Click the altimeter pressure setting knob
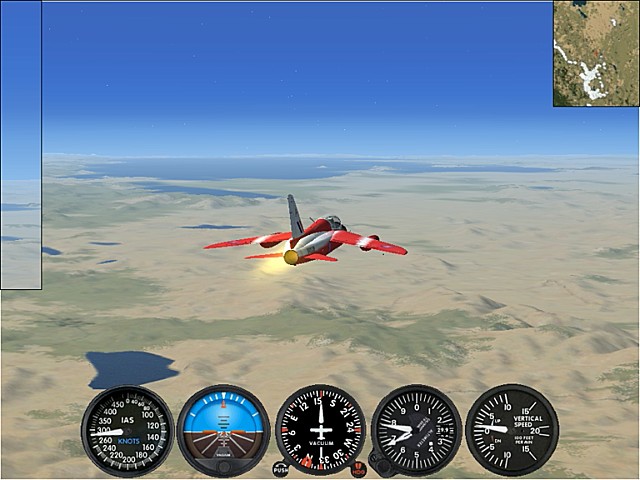640x480 pixels. coord(377,462)
